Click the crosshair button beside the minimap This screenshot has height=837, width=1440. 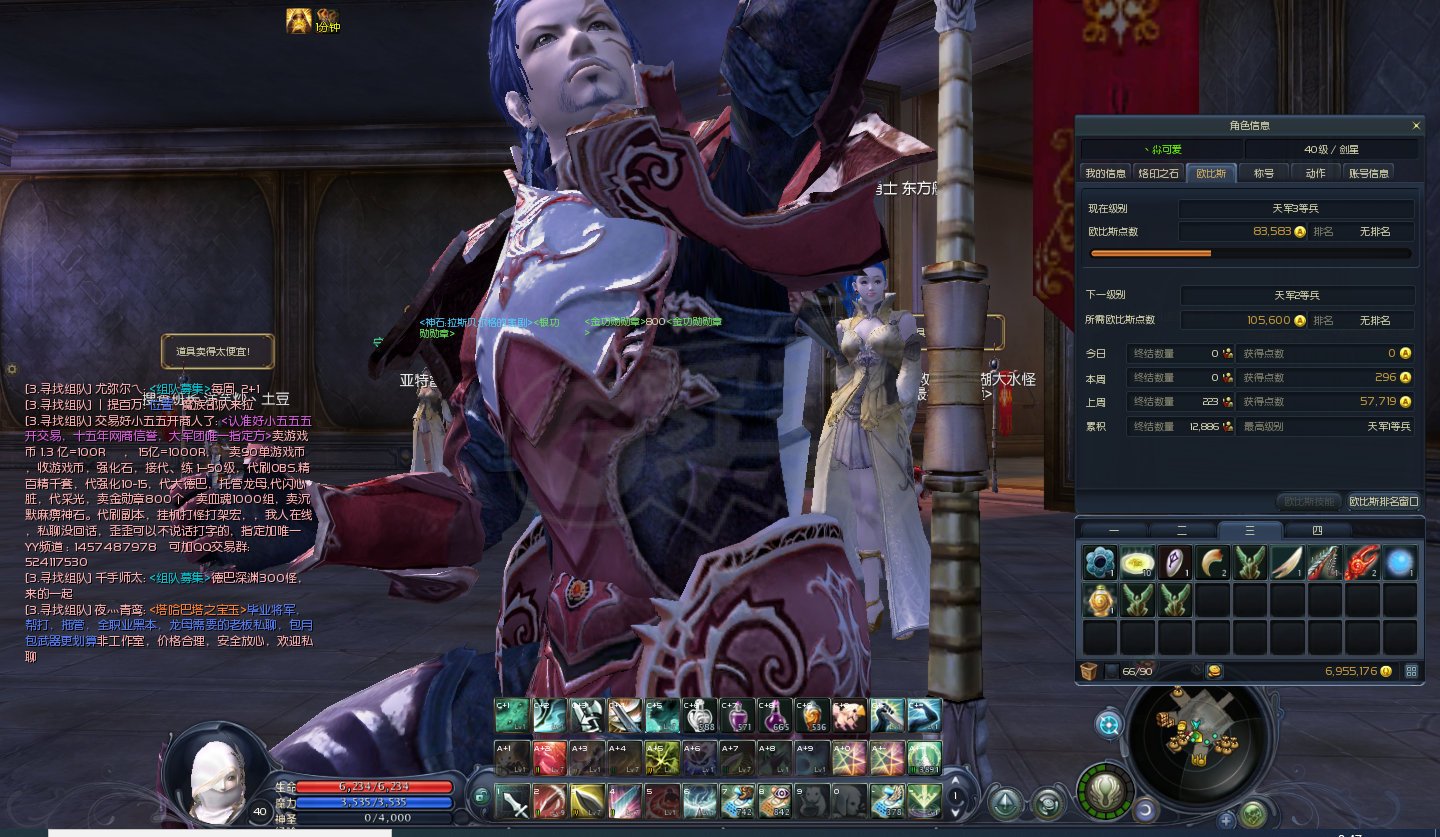tap(1108, 724)
